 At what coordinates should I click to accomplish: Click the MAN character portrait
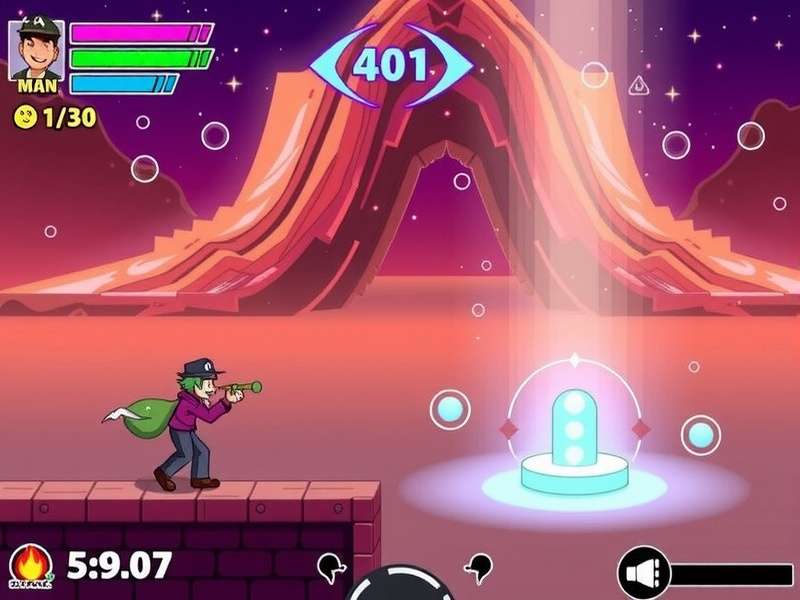point(37,48)
